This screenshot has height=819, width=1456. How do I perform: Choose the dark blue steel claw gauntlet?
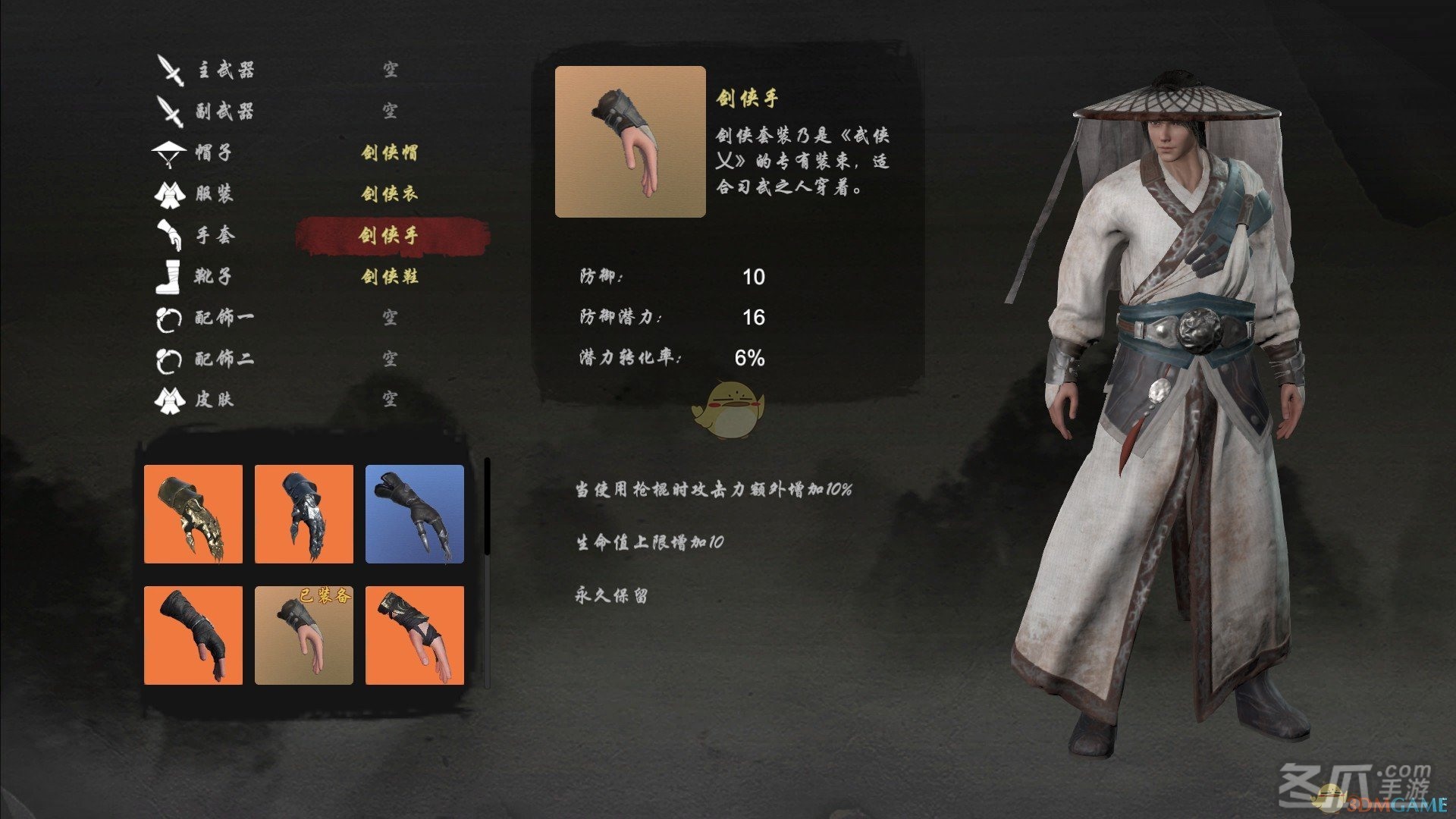click(x=304, y=514)
